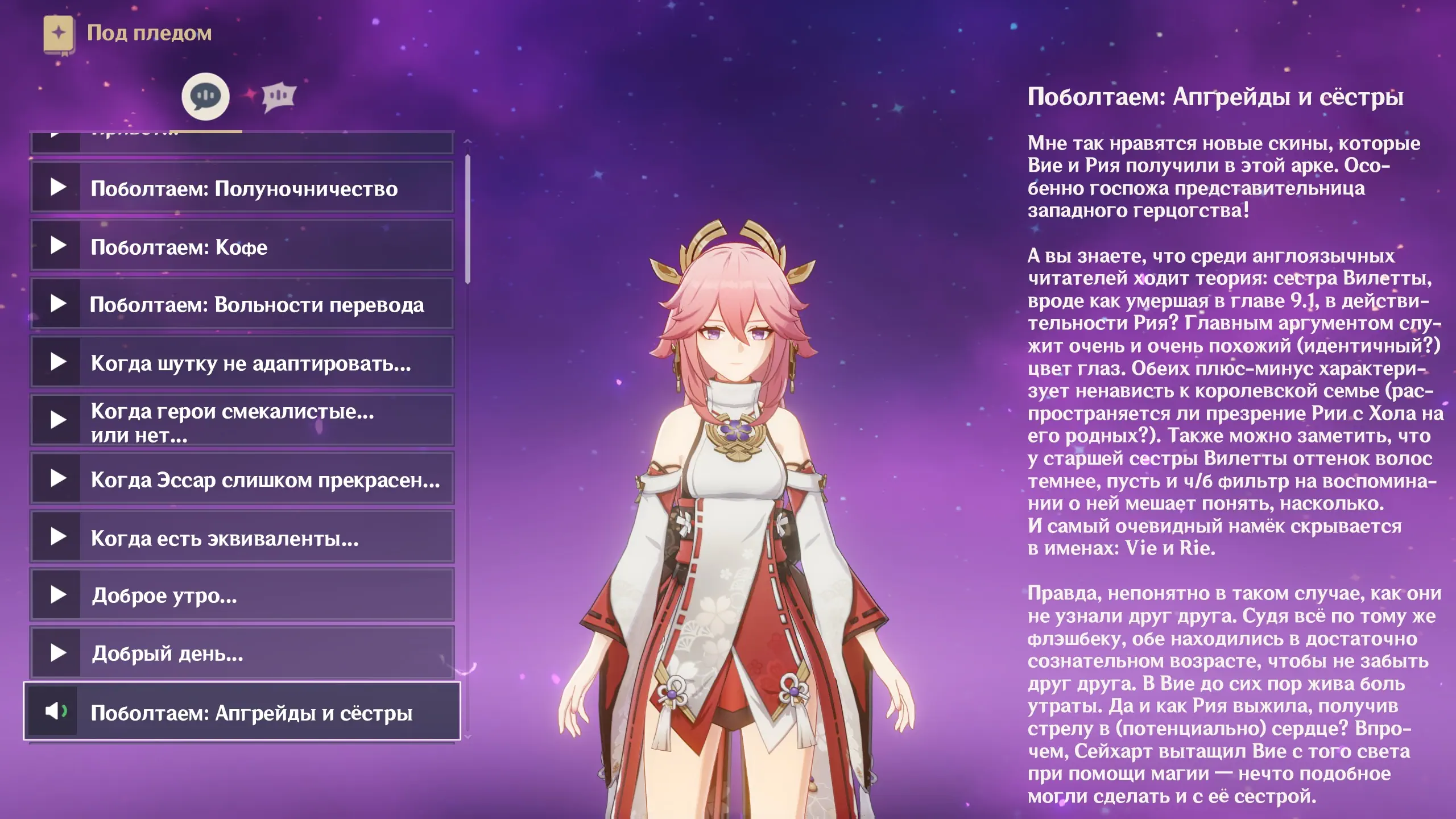
Task: Choose "Когда шутку не адаптировать..." entry
Action: coord(242,363)
